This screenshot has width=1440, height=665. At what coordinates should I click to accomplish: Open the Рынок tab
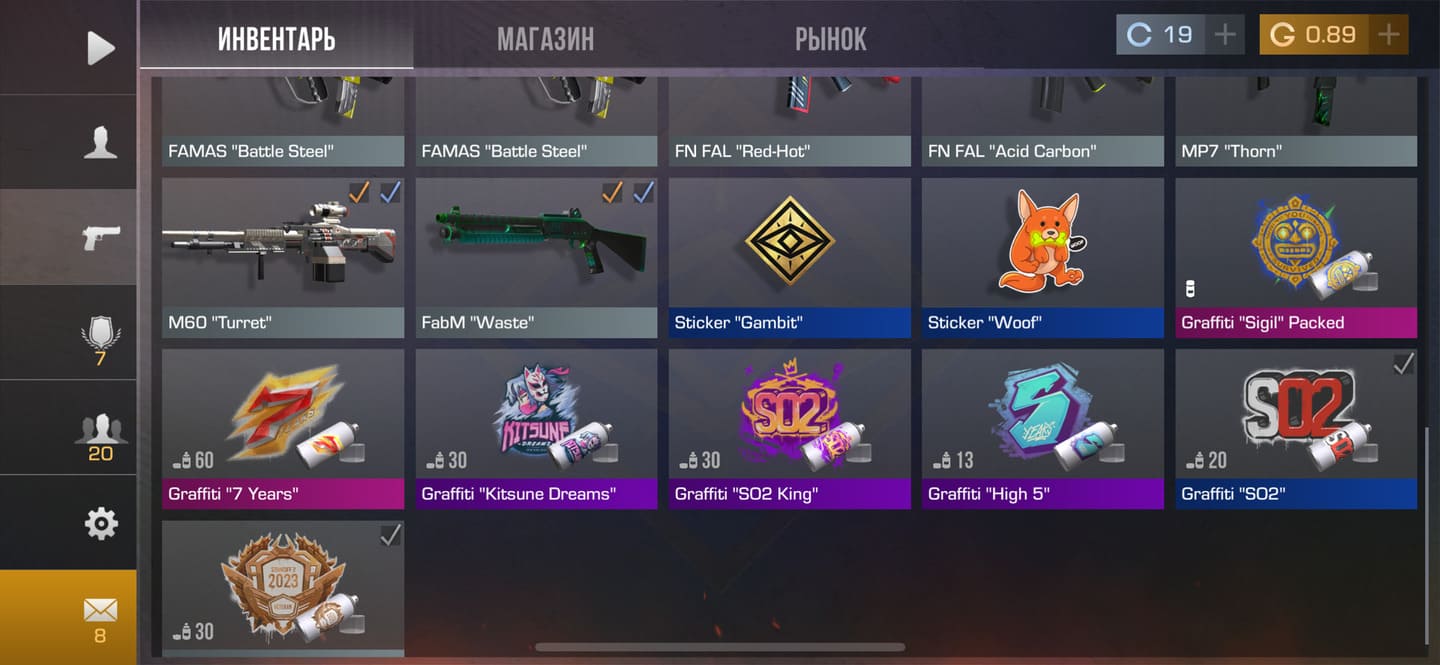[x=830, y=39]
